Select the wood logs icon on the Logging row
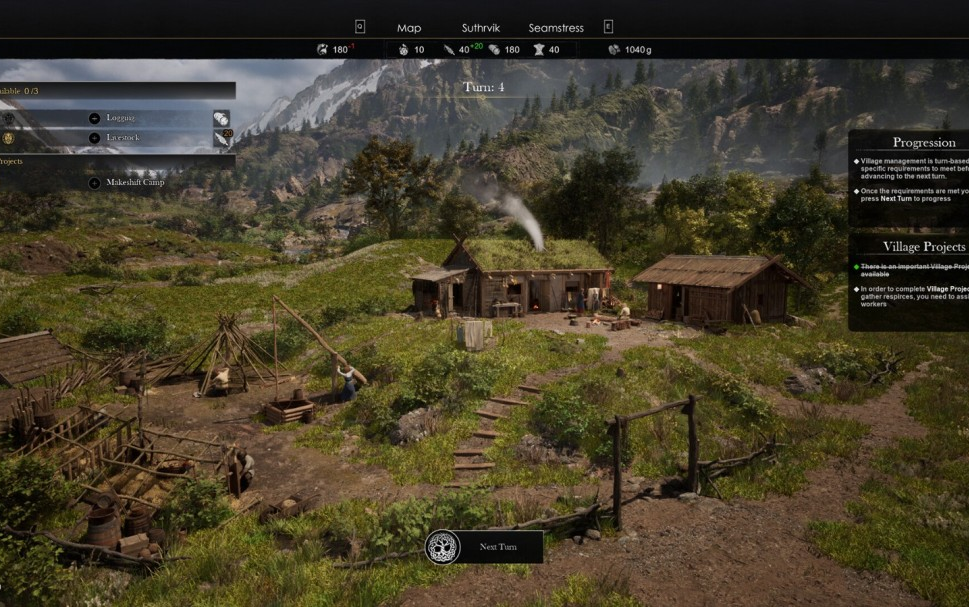This screenshot has width=969, height=607. (221, 118)
